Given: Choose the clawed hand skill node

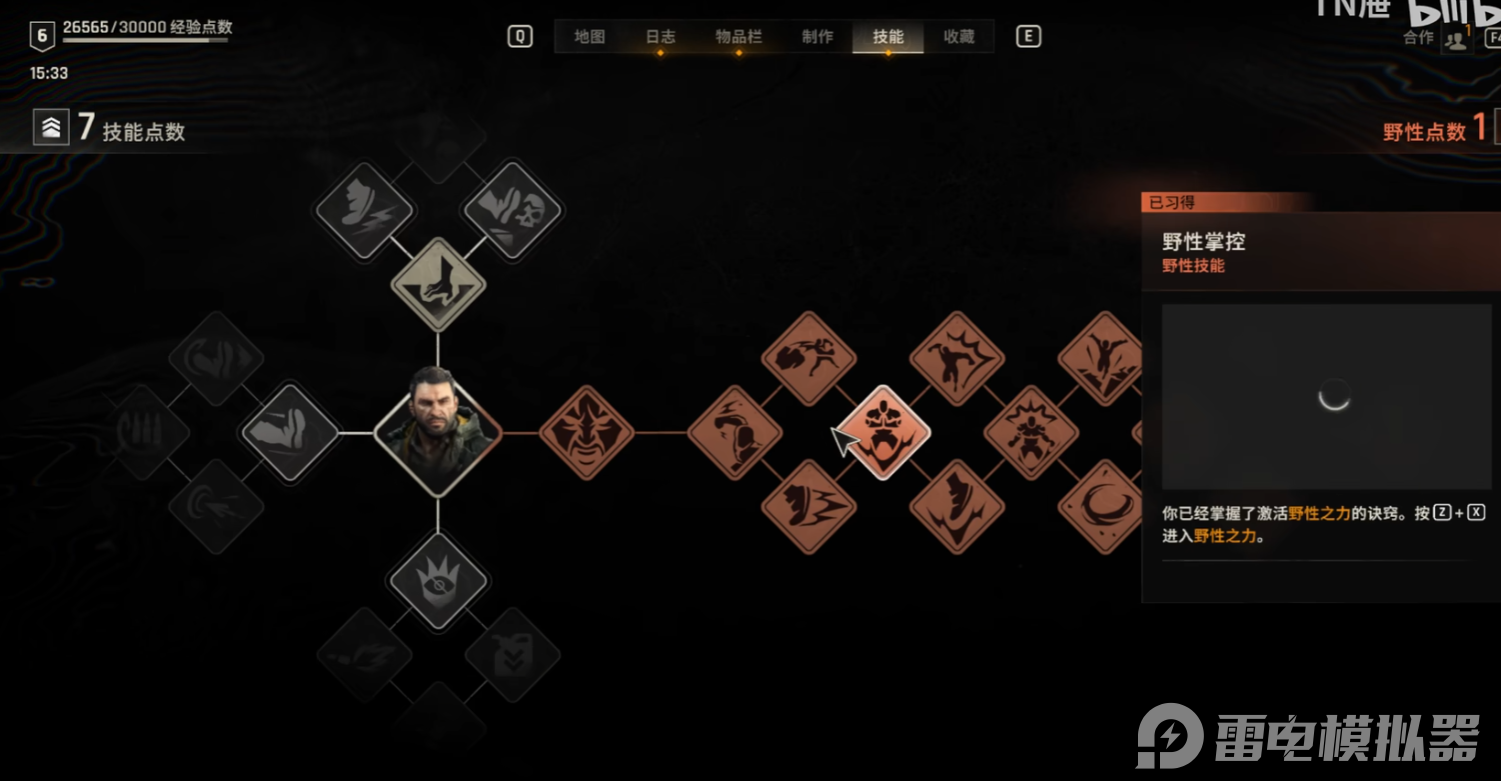Looking at the screenshot, I should tap(437, 285).
